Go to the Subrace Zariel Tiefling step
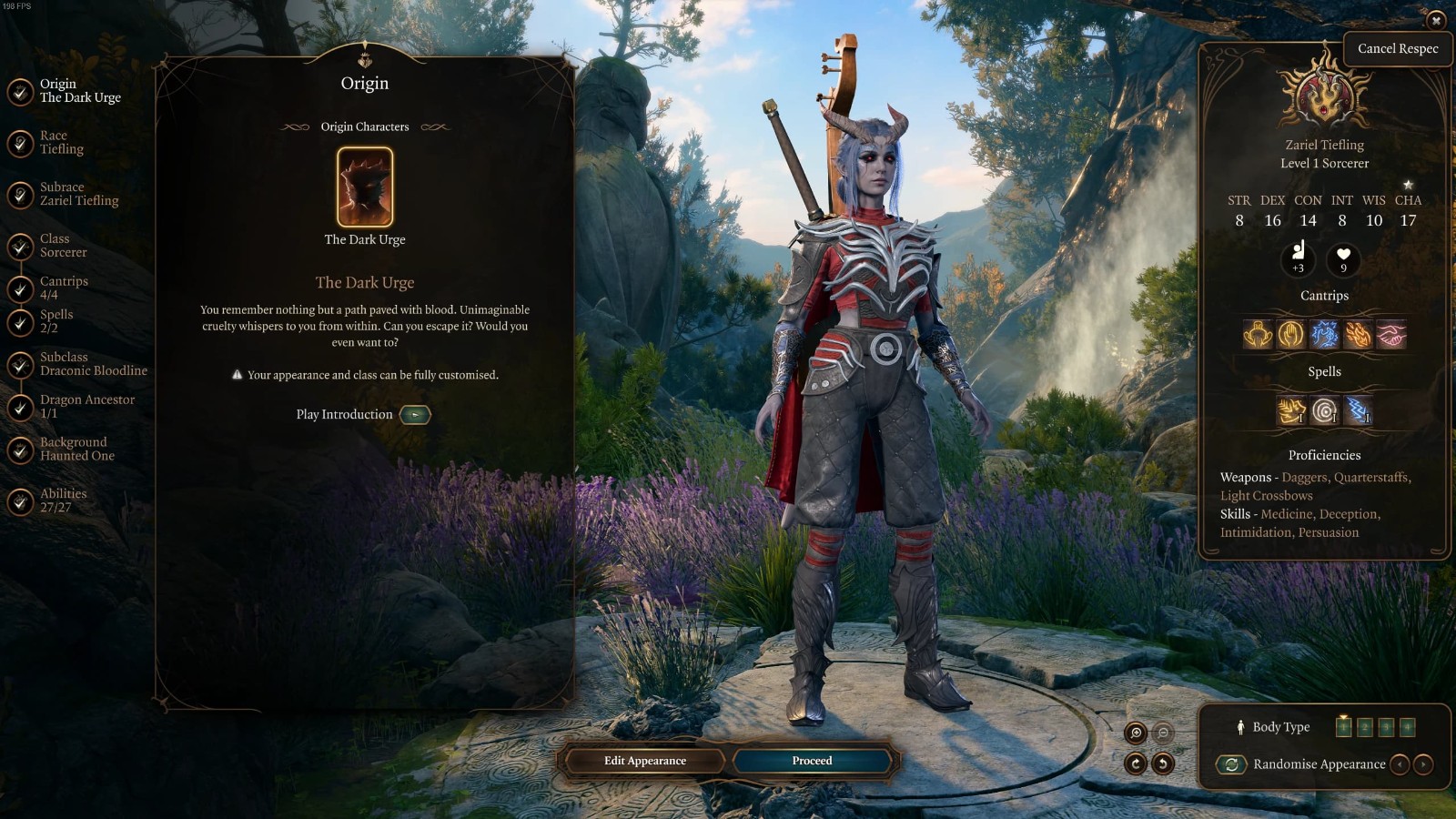Image resolution: width=1456 pixels, height=819 pixels. 78,194
